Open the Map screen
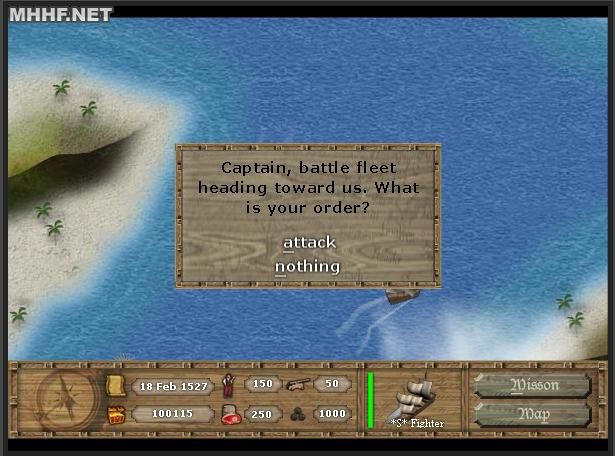Viewport: 615px width, 456px height. click(x=535, y=414)
